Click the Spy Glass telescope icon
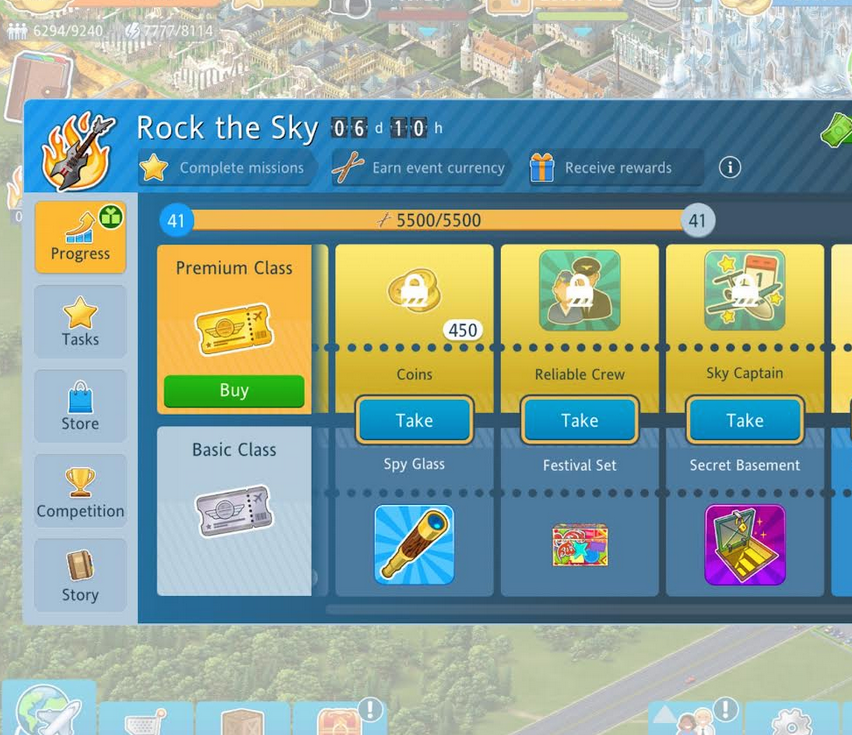Image resolution: width=852 pixels, height=735 pixels. pos(414,544)
